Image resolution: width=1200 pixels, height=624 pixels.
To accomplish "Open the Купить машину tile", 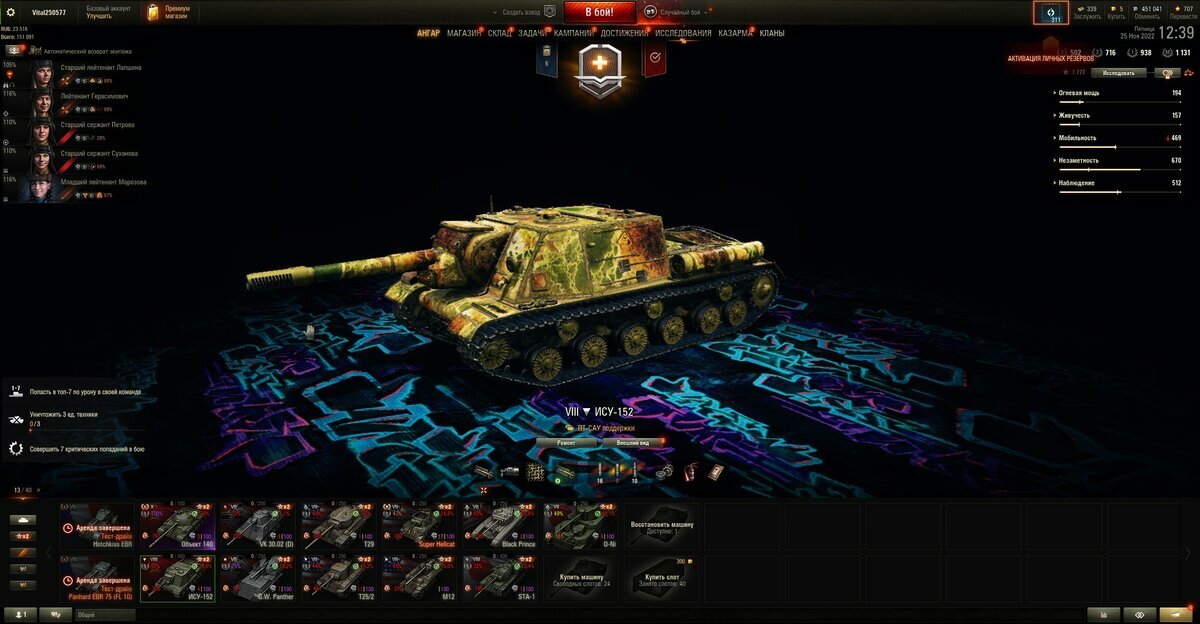I will click(x=581, y=579).
